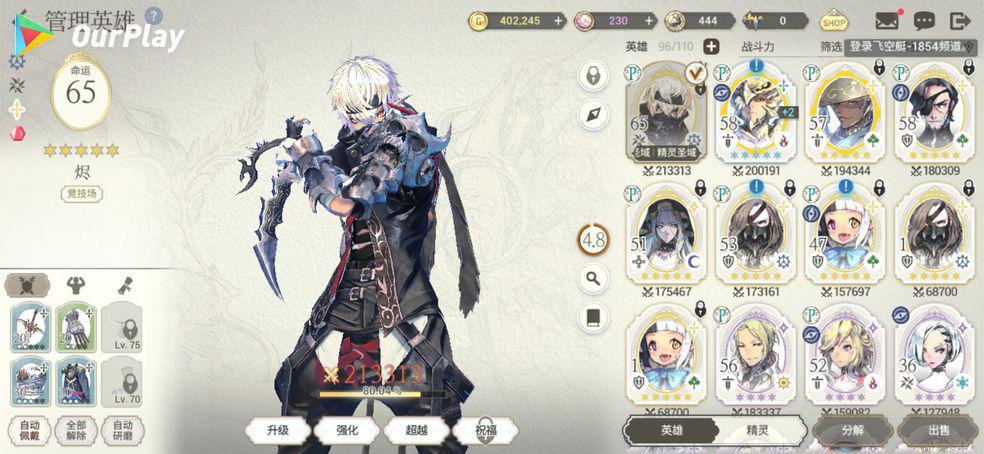The height and width of the screenshot is (454, 984).
Task: Add gold with the plus button
Action: coord(586,20)
